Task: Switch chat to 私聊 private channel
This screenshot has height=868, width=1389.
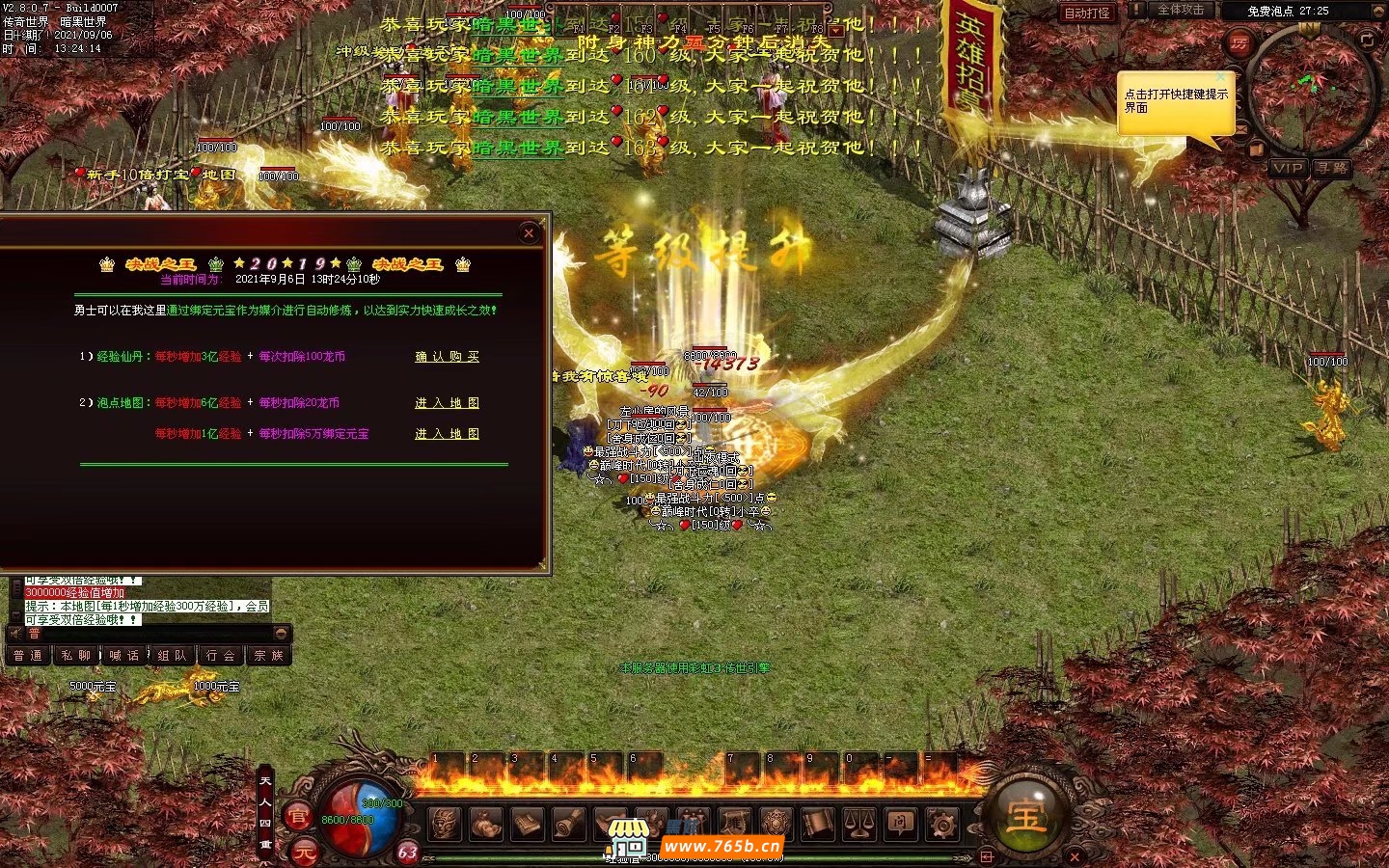Action: coord(75,656)
